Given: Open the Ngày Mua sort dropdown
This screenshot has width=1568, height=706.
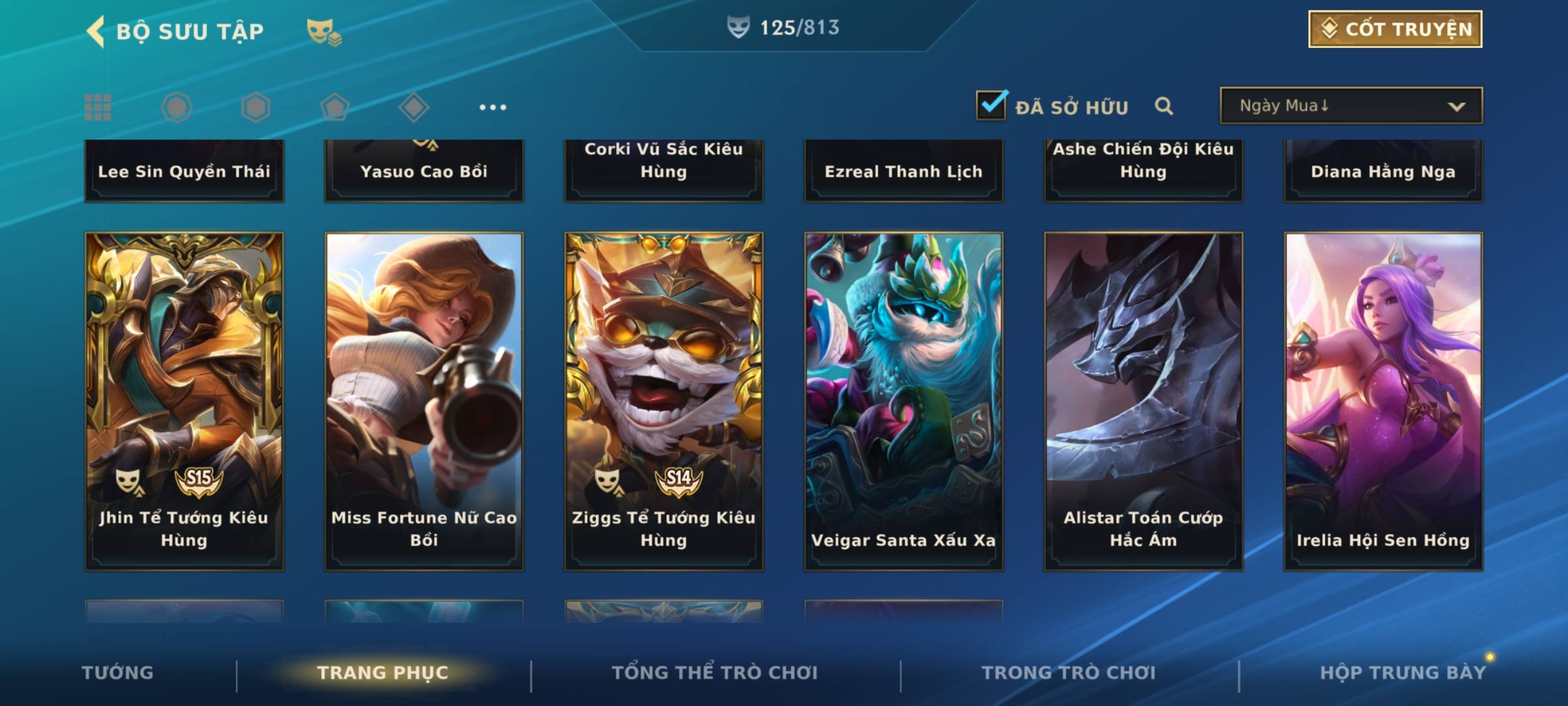Looking at the screenshot, I should 1350,106.
